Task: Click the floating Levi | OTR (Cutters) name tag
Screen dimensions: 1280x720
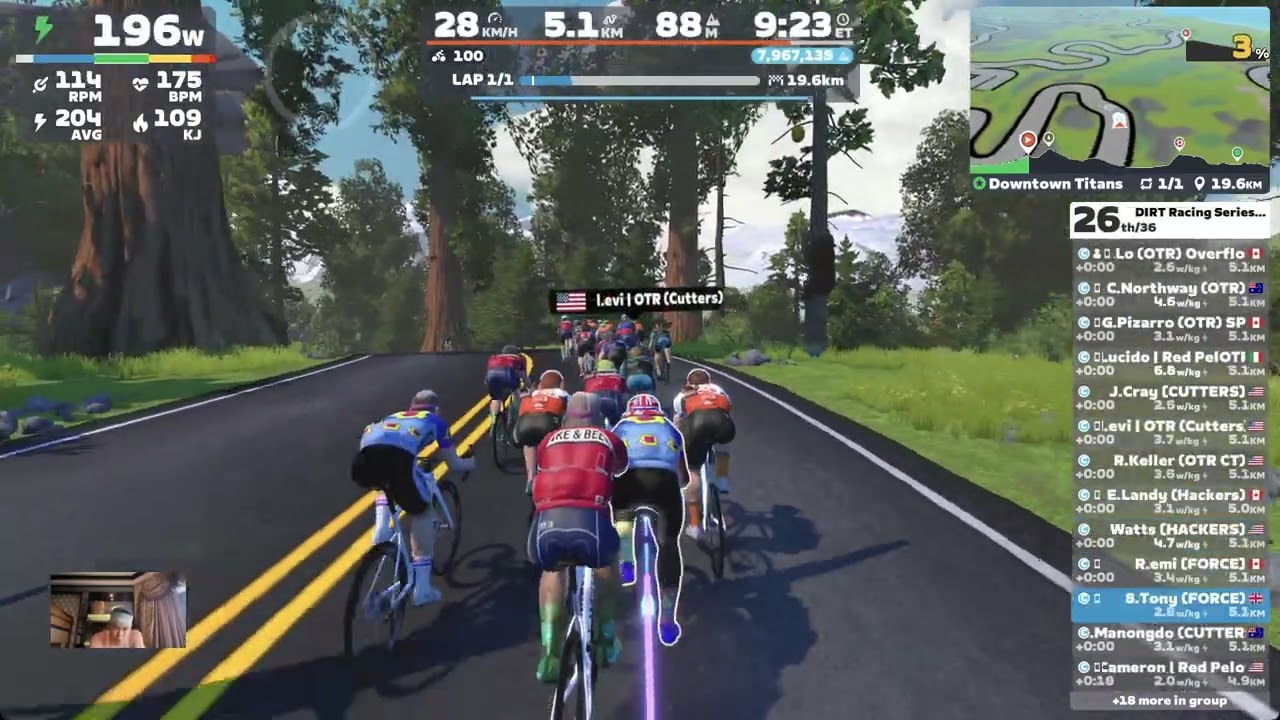Action: tap(638, 300)
